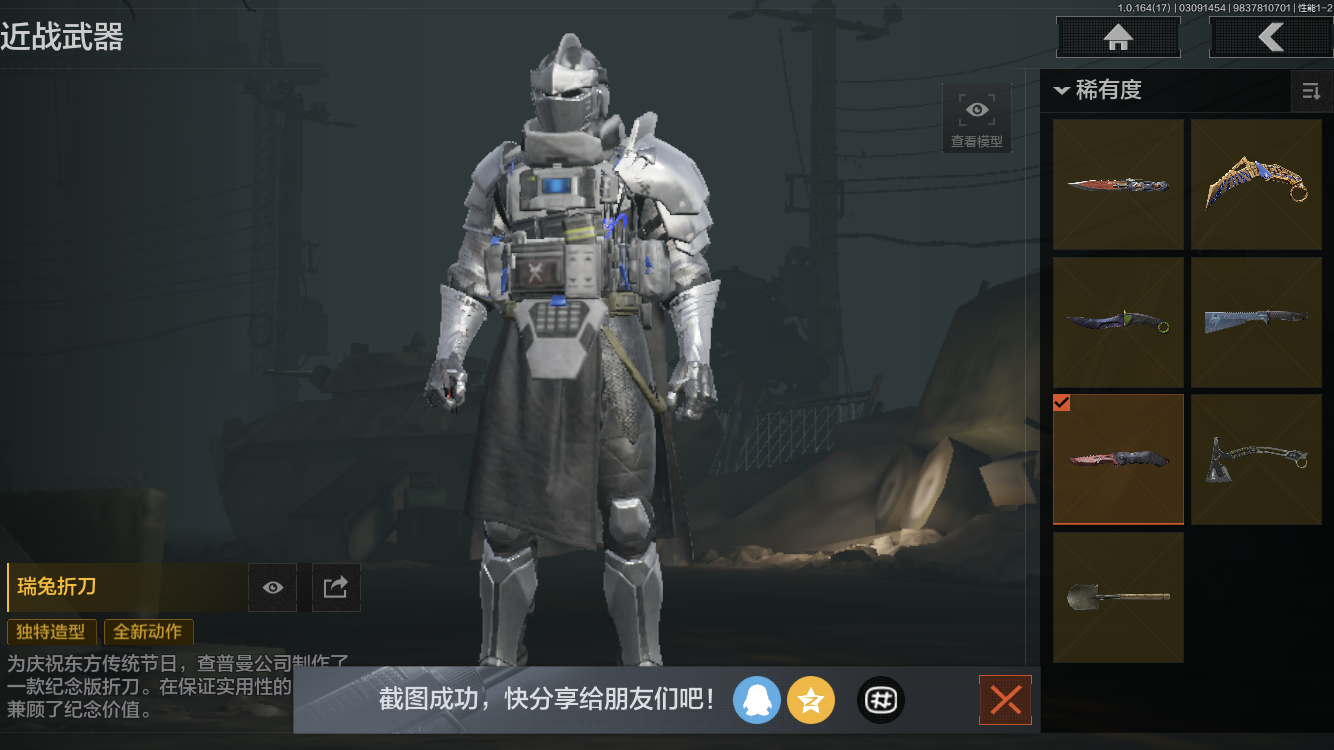1334x750 pixels.
Task: Select the shovel weapon thumbnail
Action: 1118,597
